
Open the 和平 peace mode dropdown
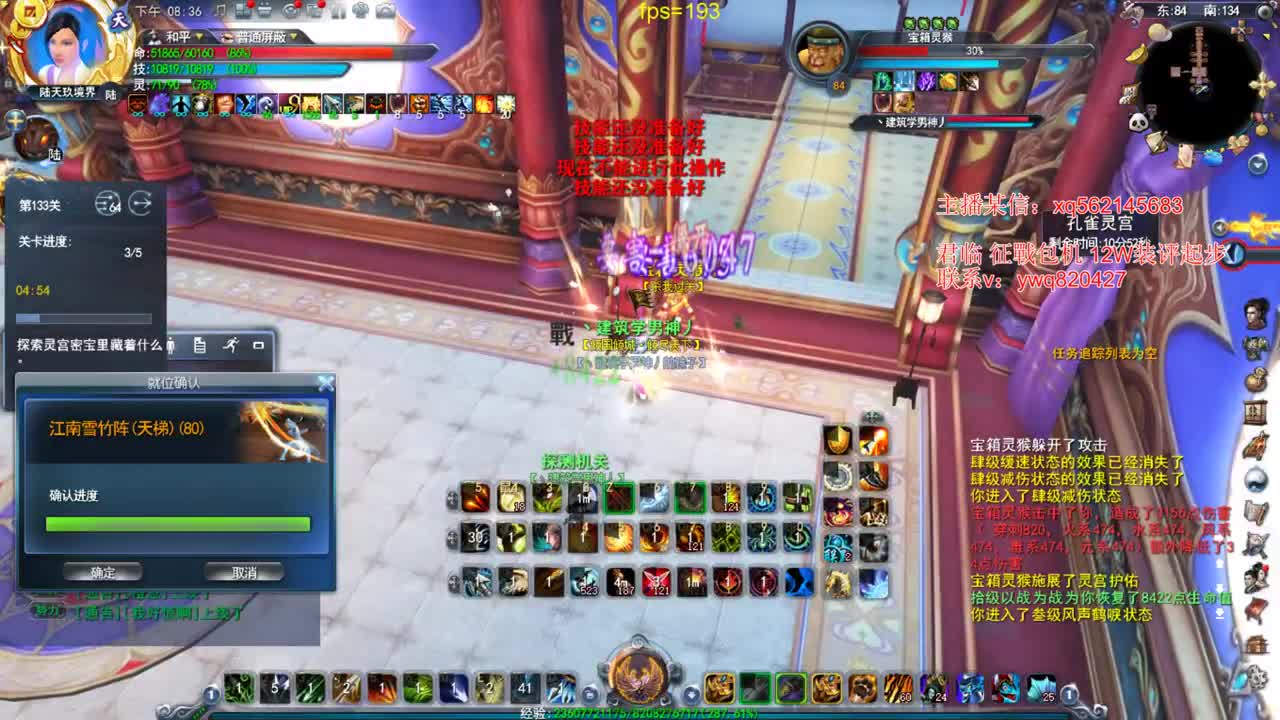tap(199, 36)
